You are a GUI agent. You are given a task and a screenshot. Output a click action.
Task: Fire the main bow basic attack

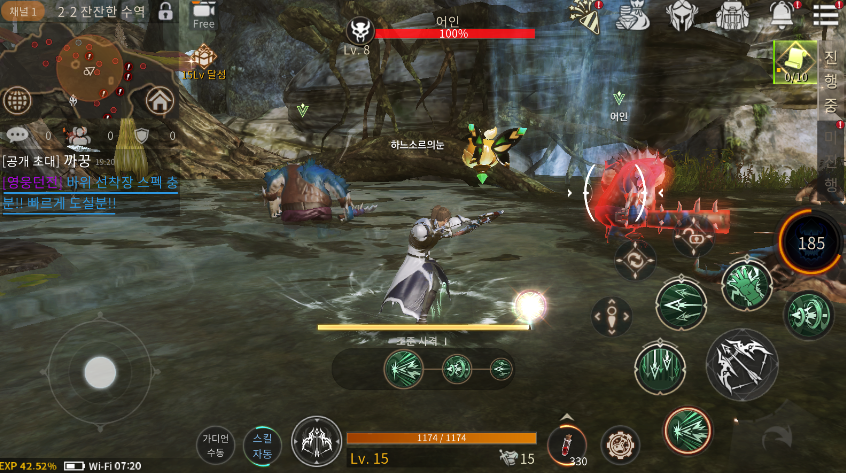click(741, 364)
